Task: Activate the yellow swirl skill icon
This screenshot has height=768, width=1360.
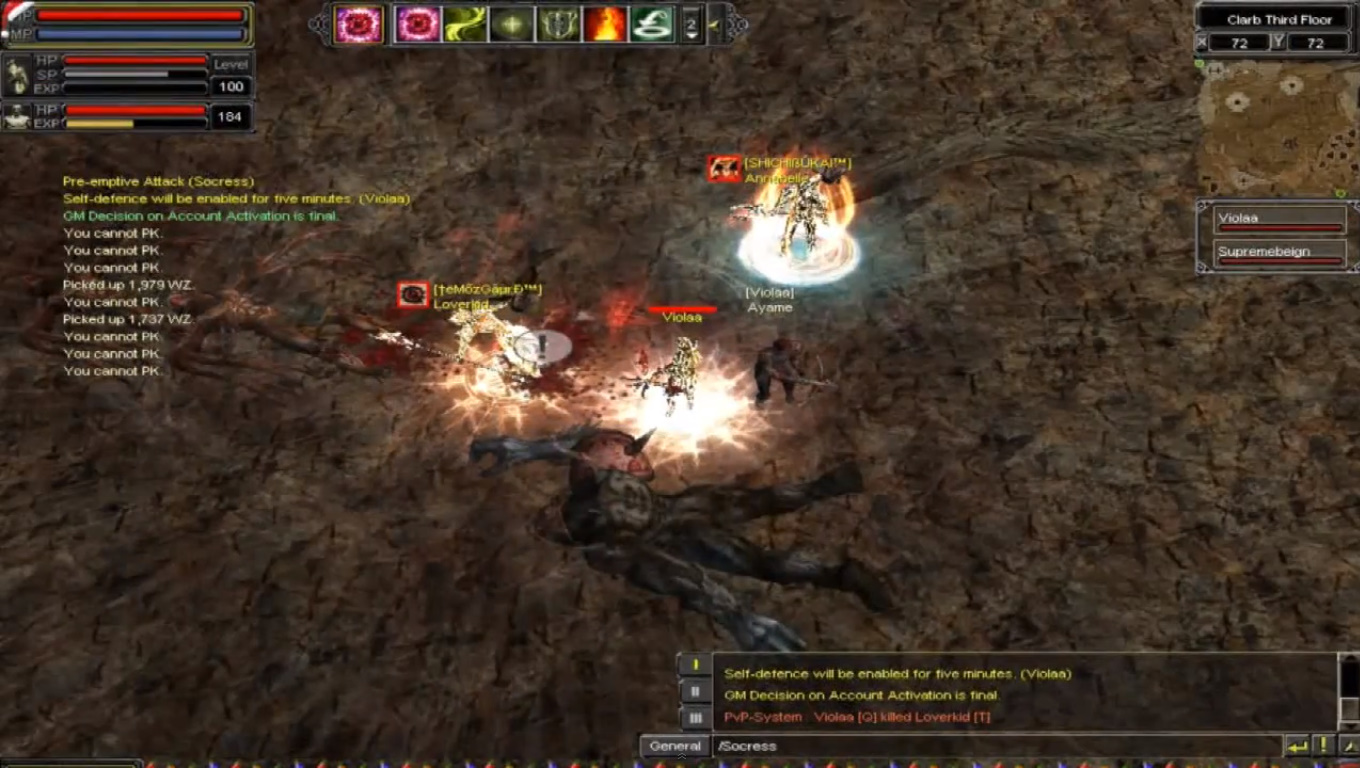Action: coord(464,24)
